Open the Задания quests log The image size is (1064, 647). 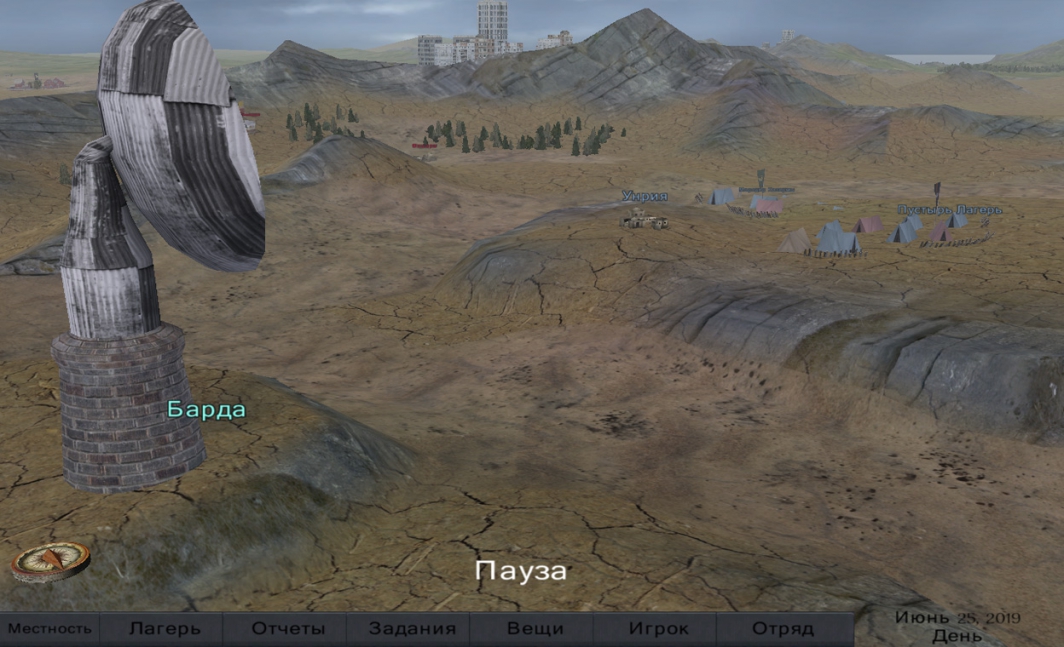[x=412, y=629]
